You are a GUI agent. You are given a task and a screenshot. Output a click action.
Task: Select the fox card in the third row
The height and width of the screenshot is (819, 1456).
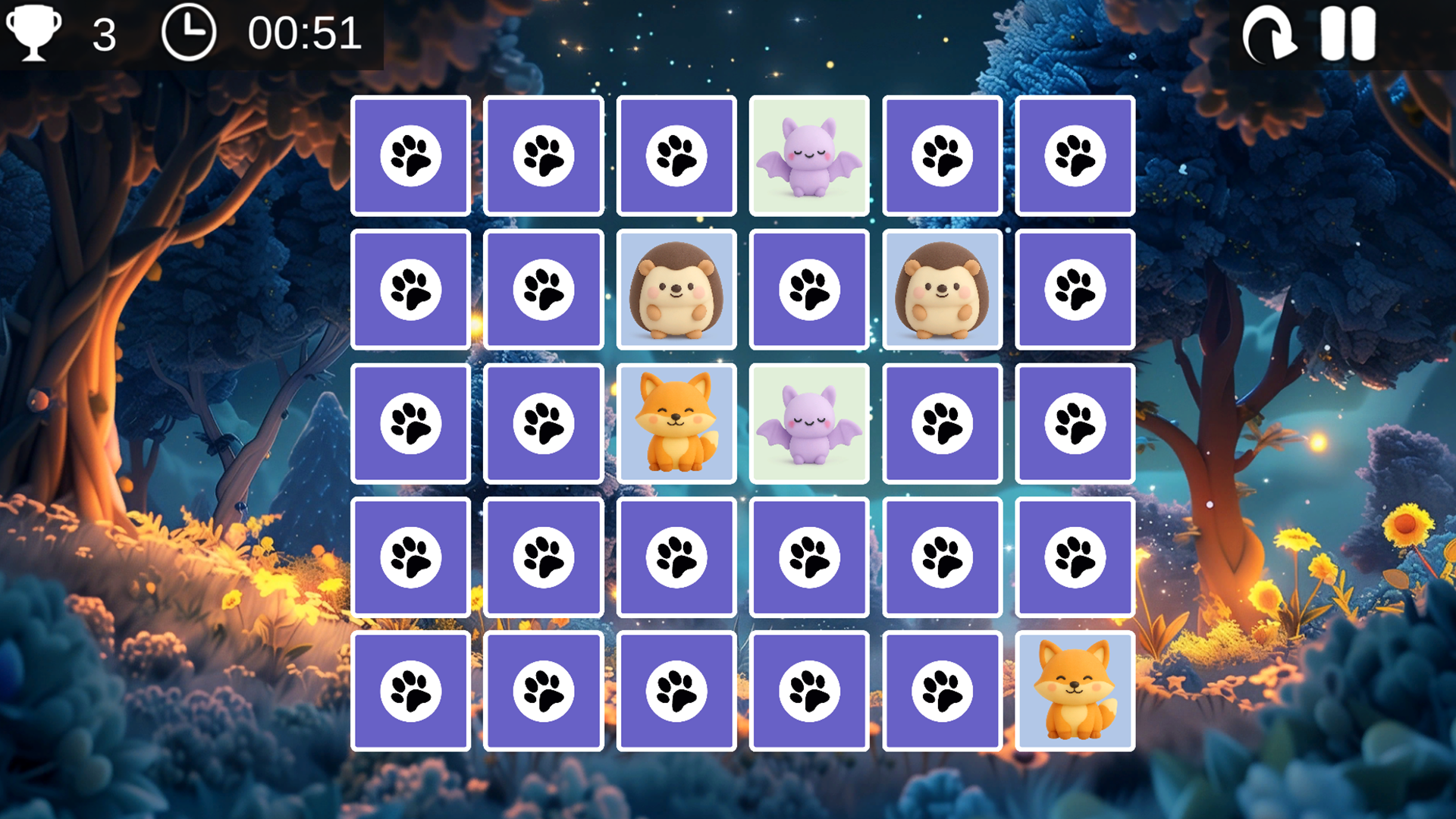pos(676,422)
